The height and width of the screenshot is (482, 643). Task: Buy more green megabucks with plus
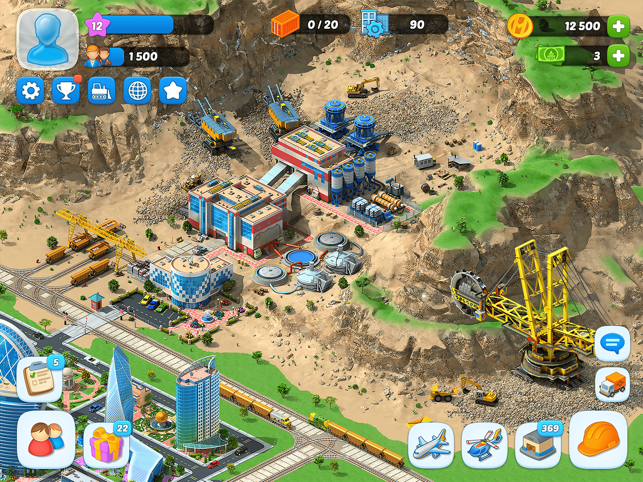click(x=617, y=56)
